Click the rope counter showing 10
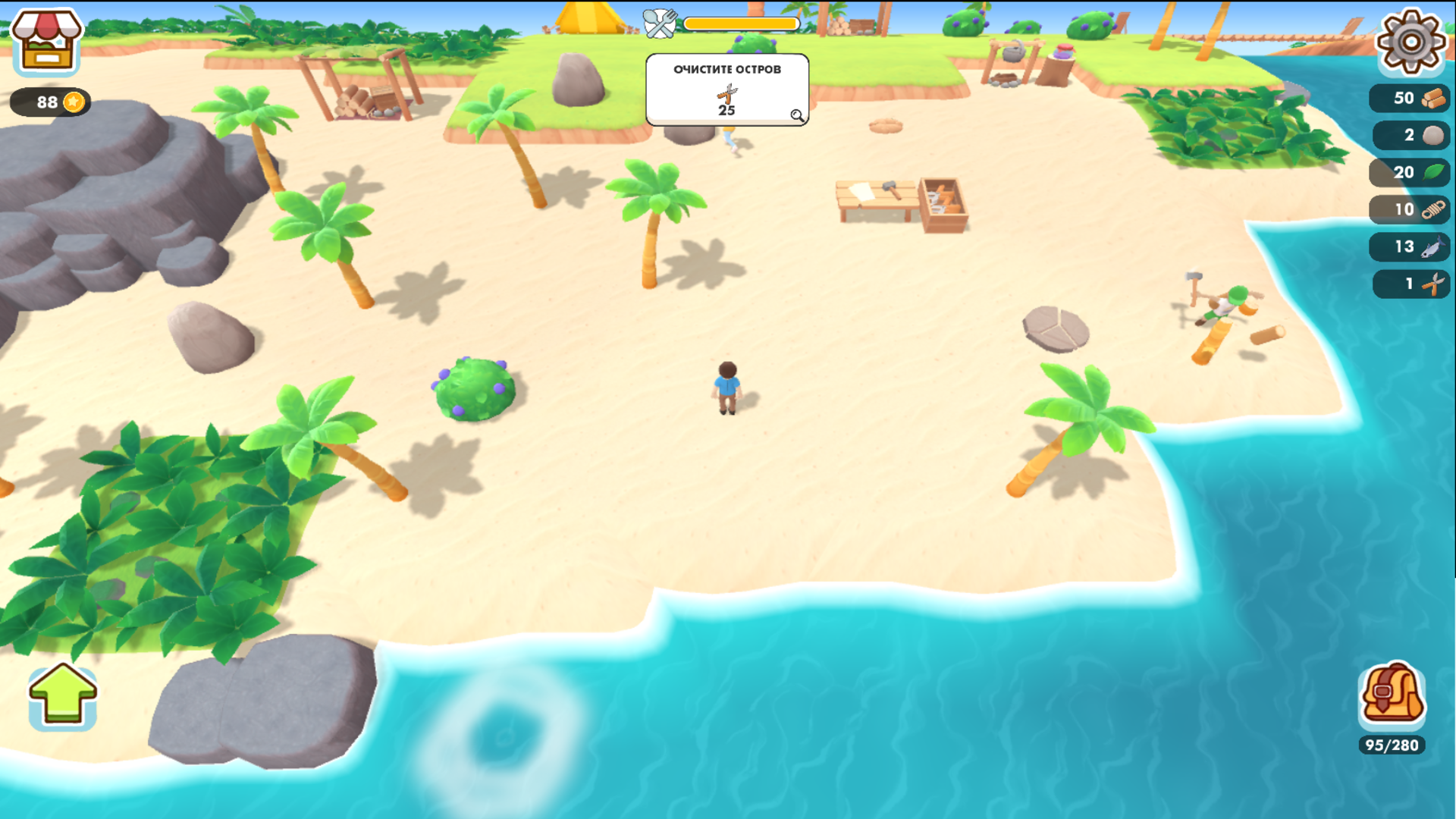The height and width of the screenshot is (819, 1456). coord(1408,209)
